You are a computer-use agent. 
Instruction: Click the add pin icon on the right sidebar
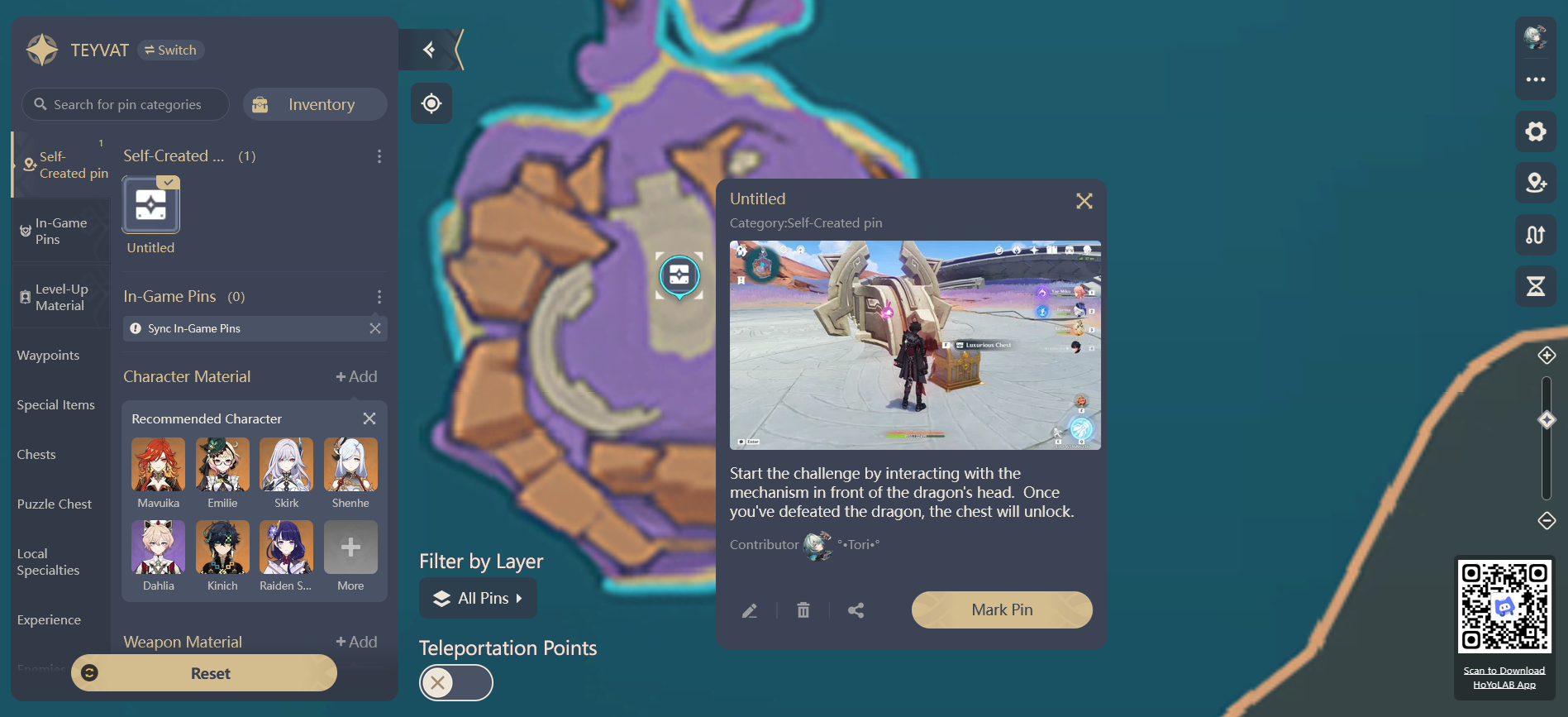pos(1535,183)
